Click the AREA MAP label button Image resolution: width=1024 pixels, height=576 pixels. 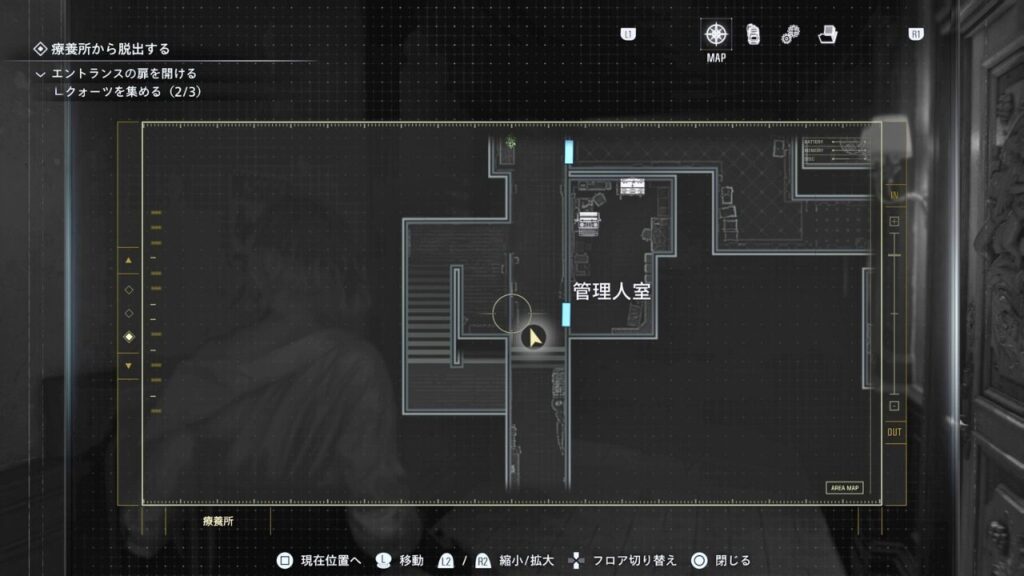coord(844,488)
